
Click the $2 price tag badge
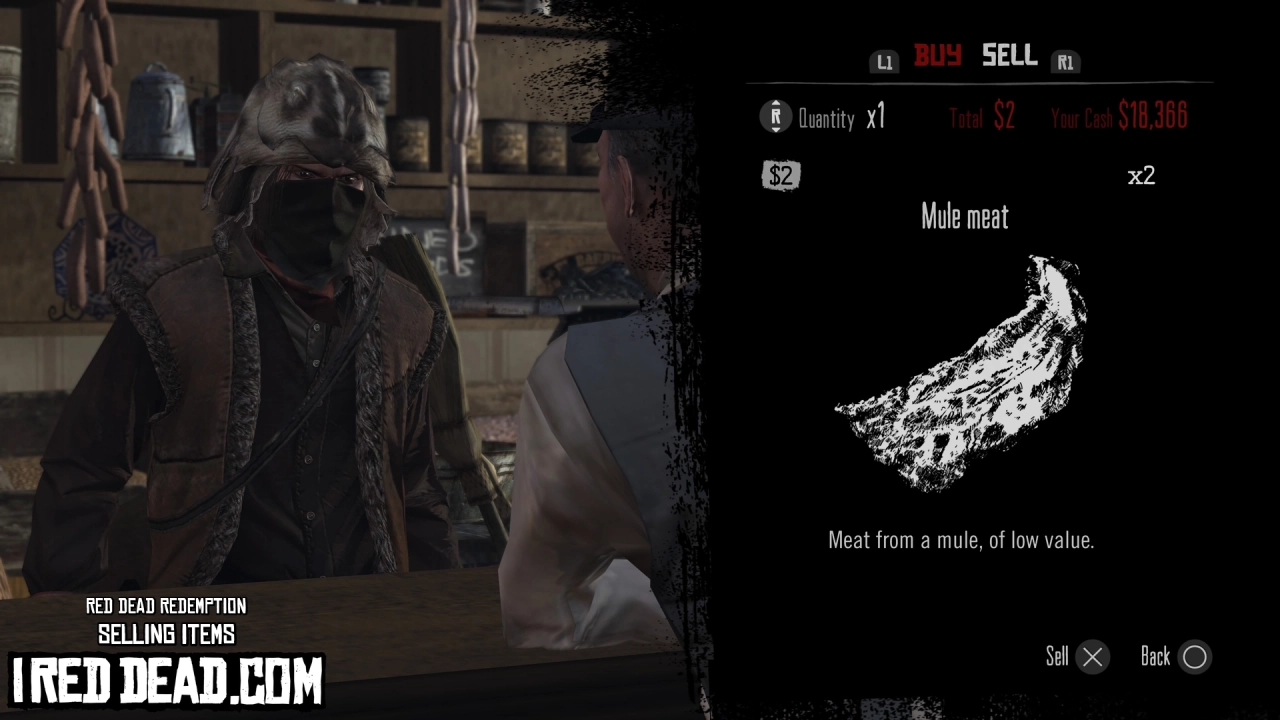coord(781,175)
